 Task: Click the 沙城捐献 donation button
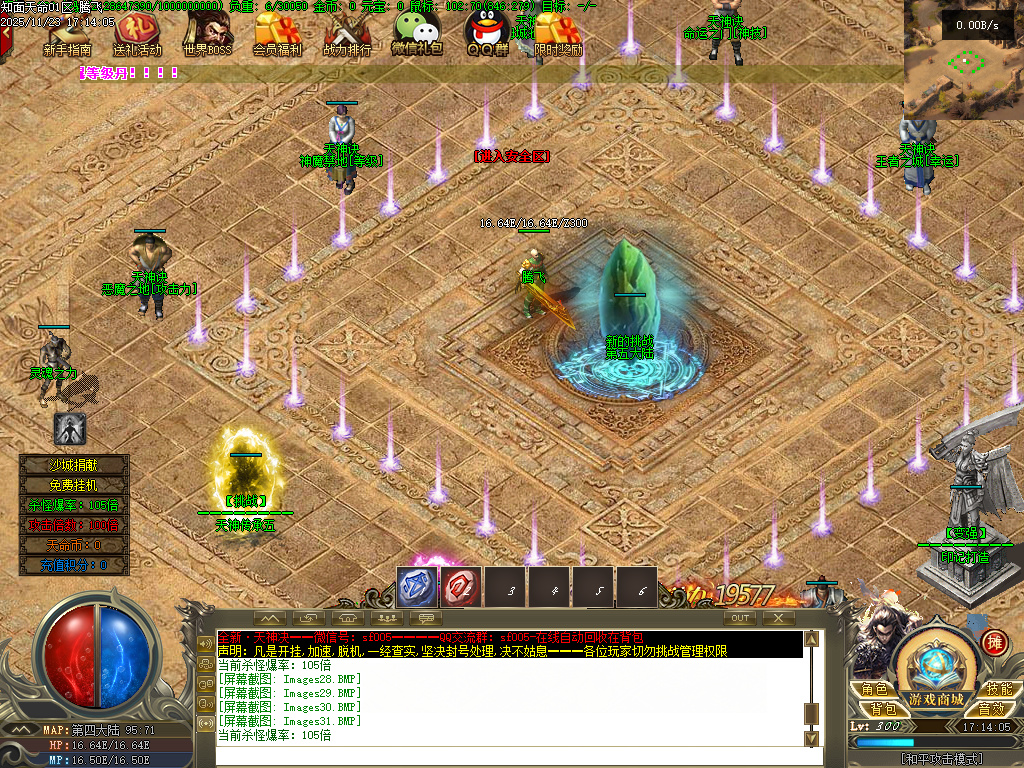click(75, 465)
